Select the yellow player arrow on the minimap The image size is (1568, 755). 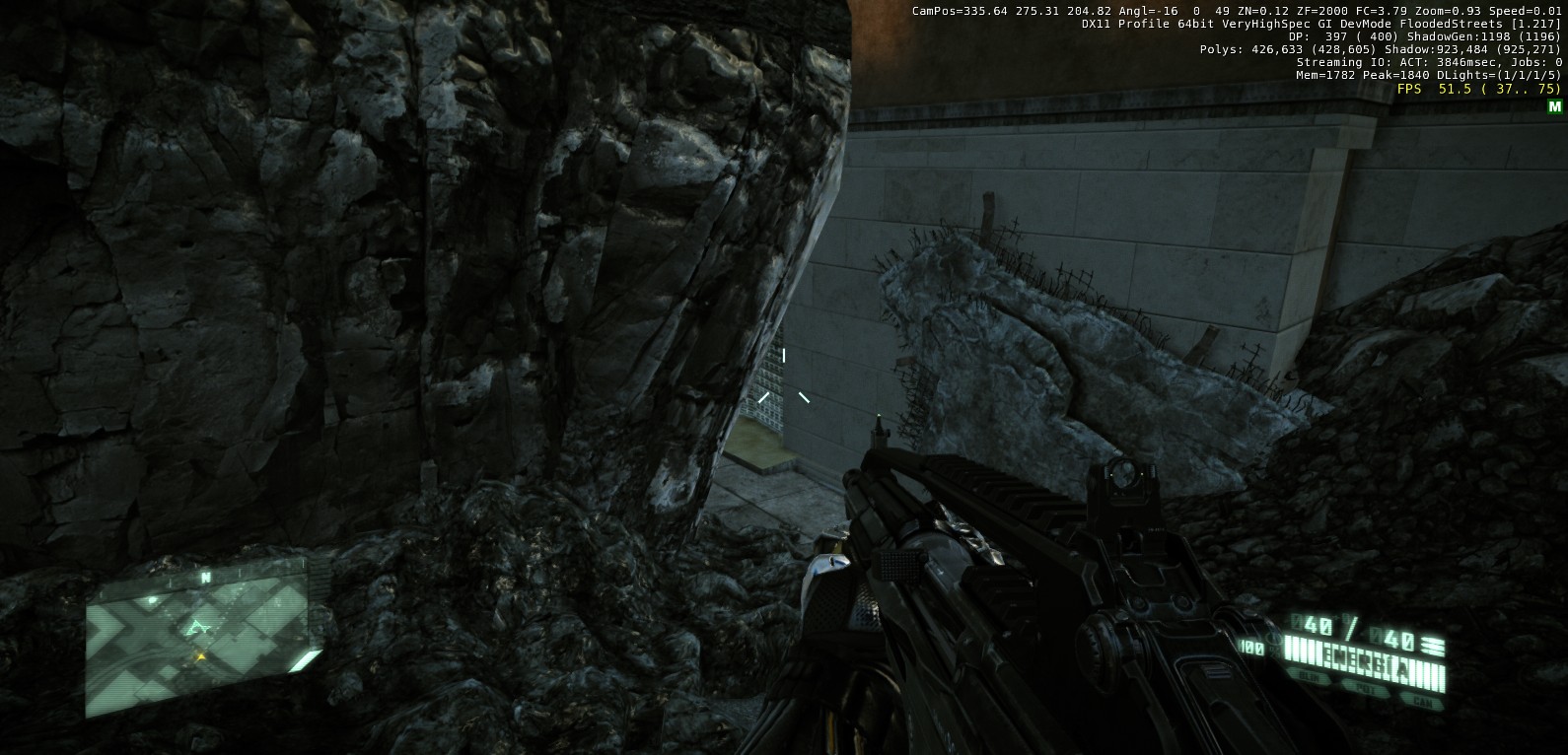(x=200, y=656)
